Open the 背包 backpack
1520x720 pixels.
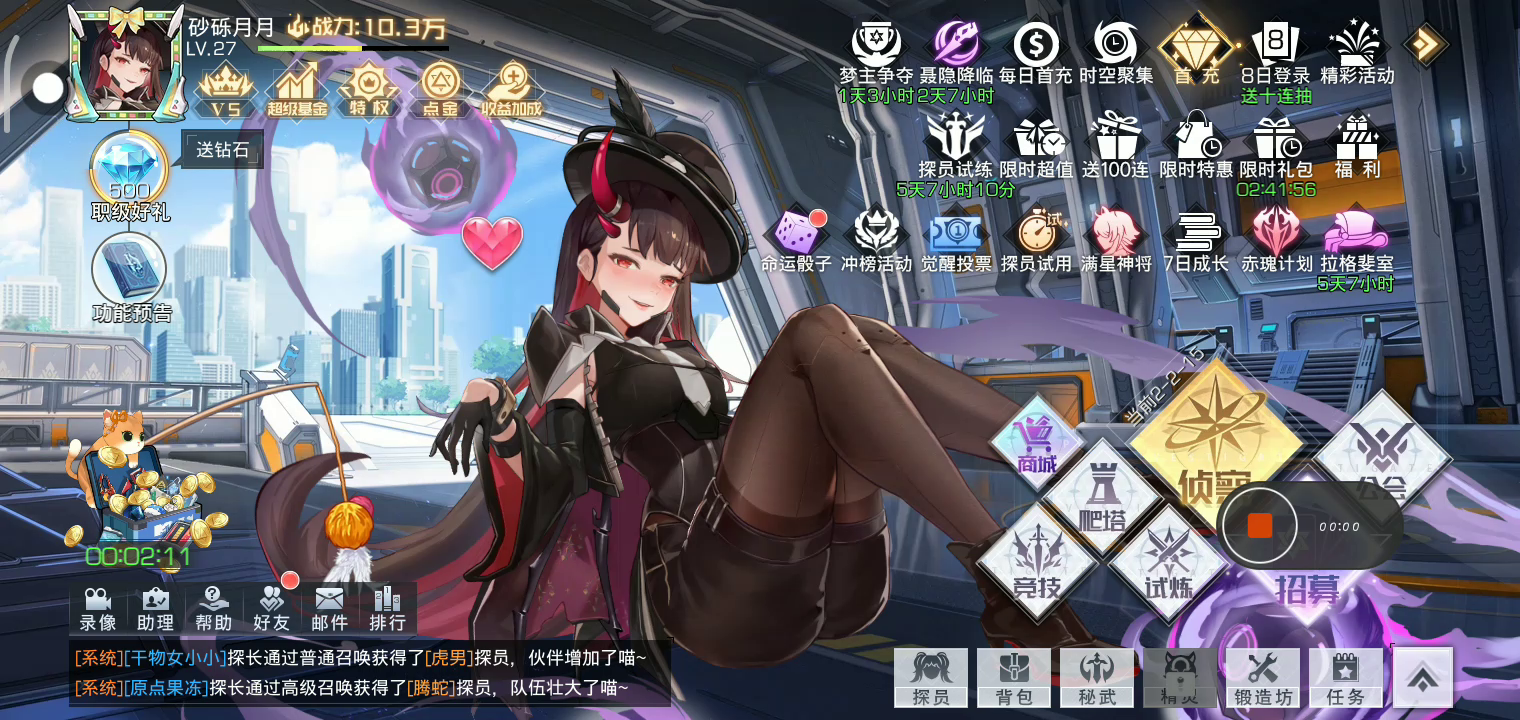pyautogui.click(x=1013, y=678)
